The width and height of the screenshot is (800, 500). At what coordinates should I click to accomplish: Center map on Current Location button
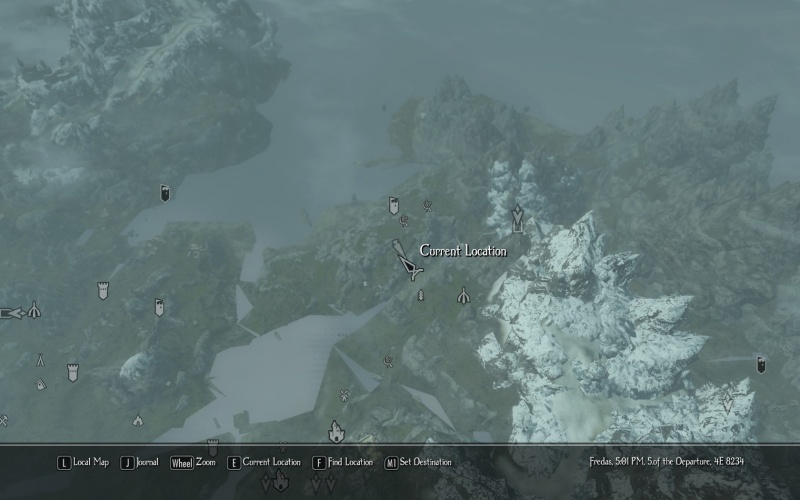264,462
